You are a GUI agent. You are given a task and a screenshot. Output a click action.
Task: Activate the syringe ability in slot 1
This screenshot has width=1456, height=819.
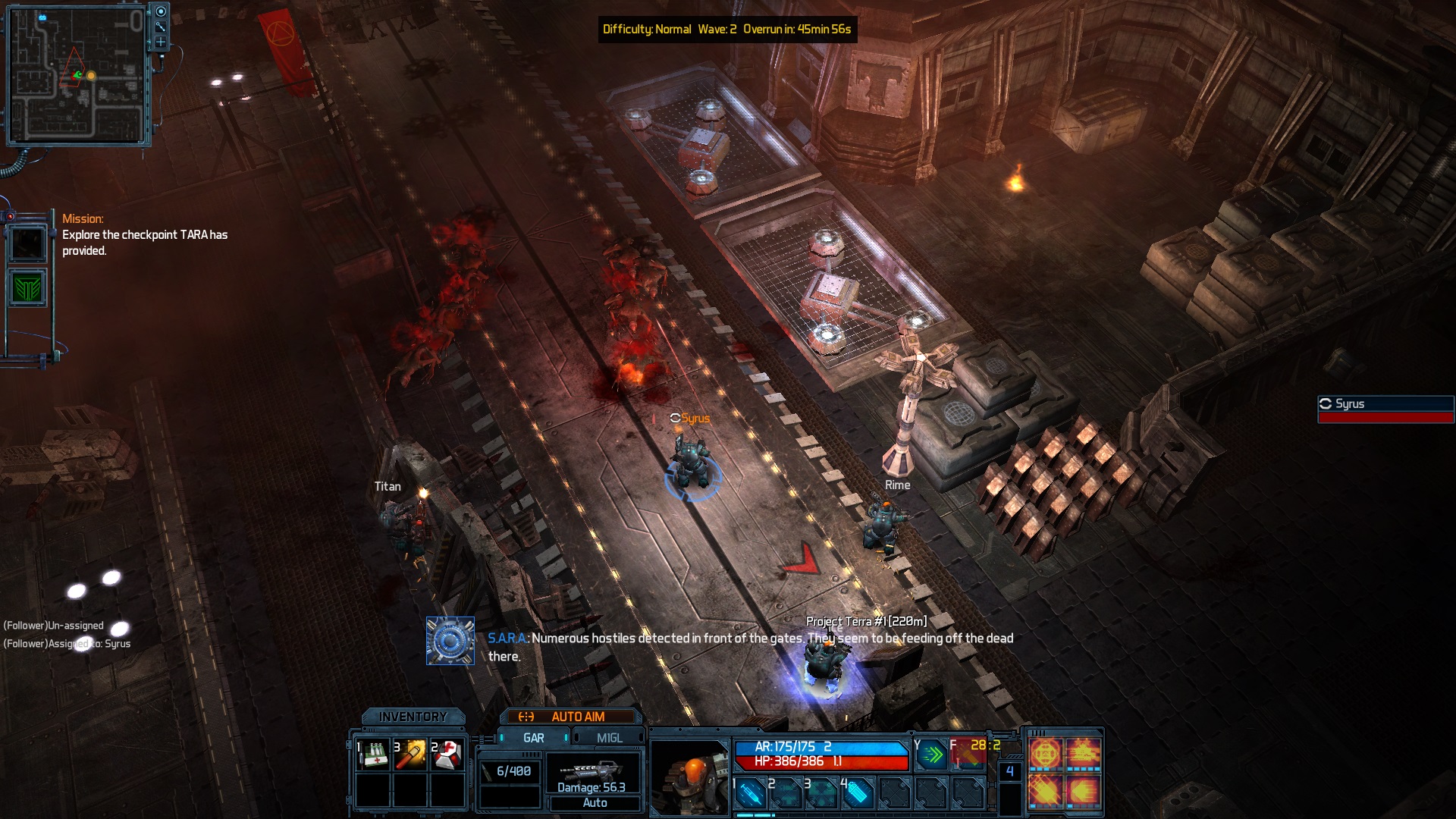click(750, 794)
